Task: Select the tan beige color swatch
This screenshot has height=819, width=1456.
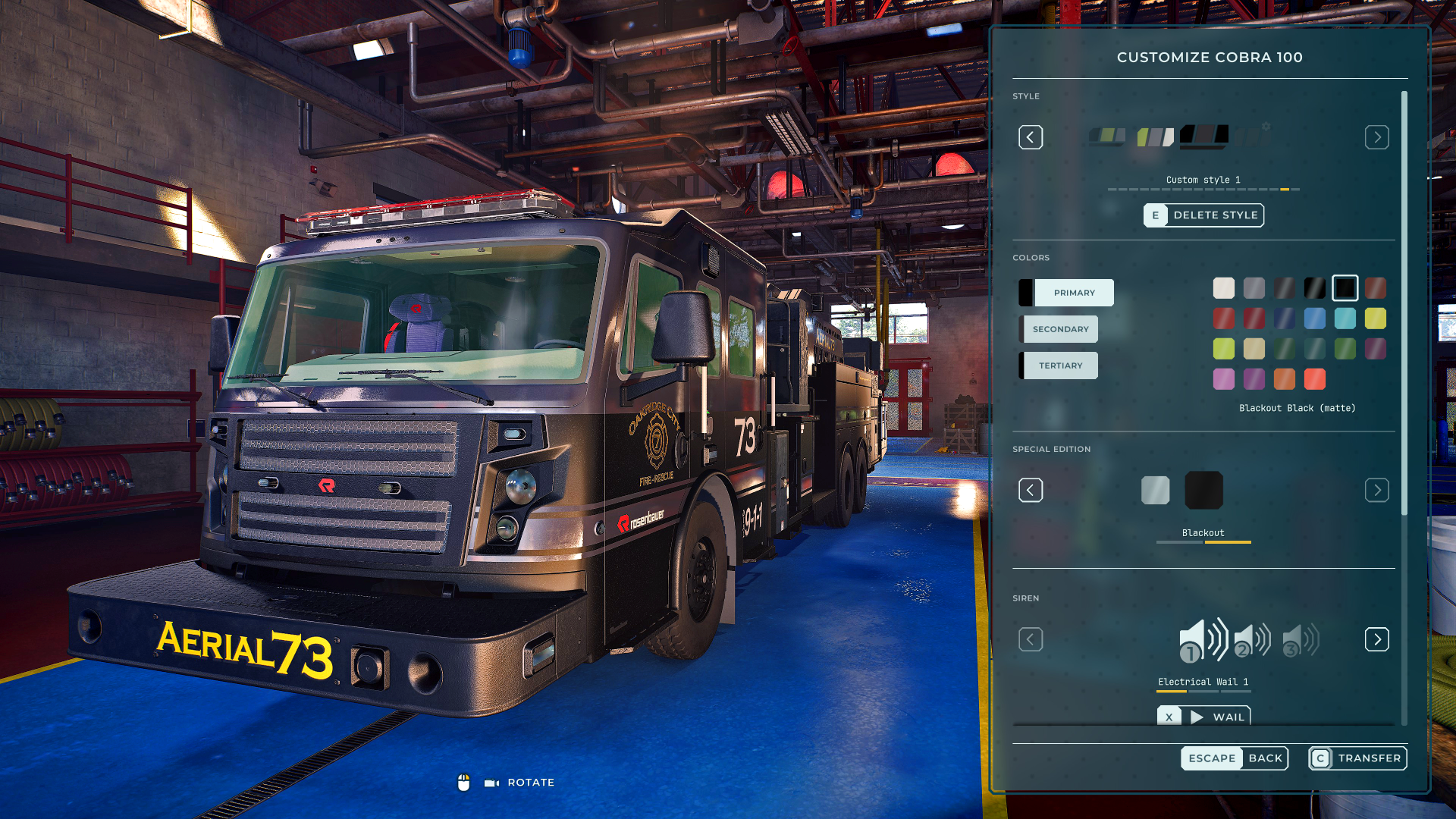Action: (x=1254, y=349)
